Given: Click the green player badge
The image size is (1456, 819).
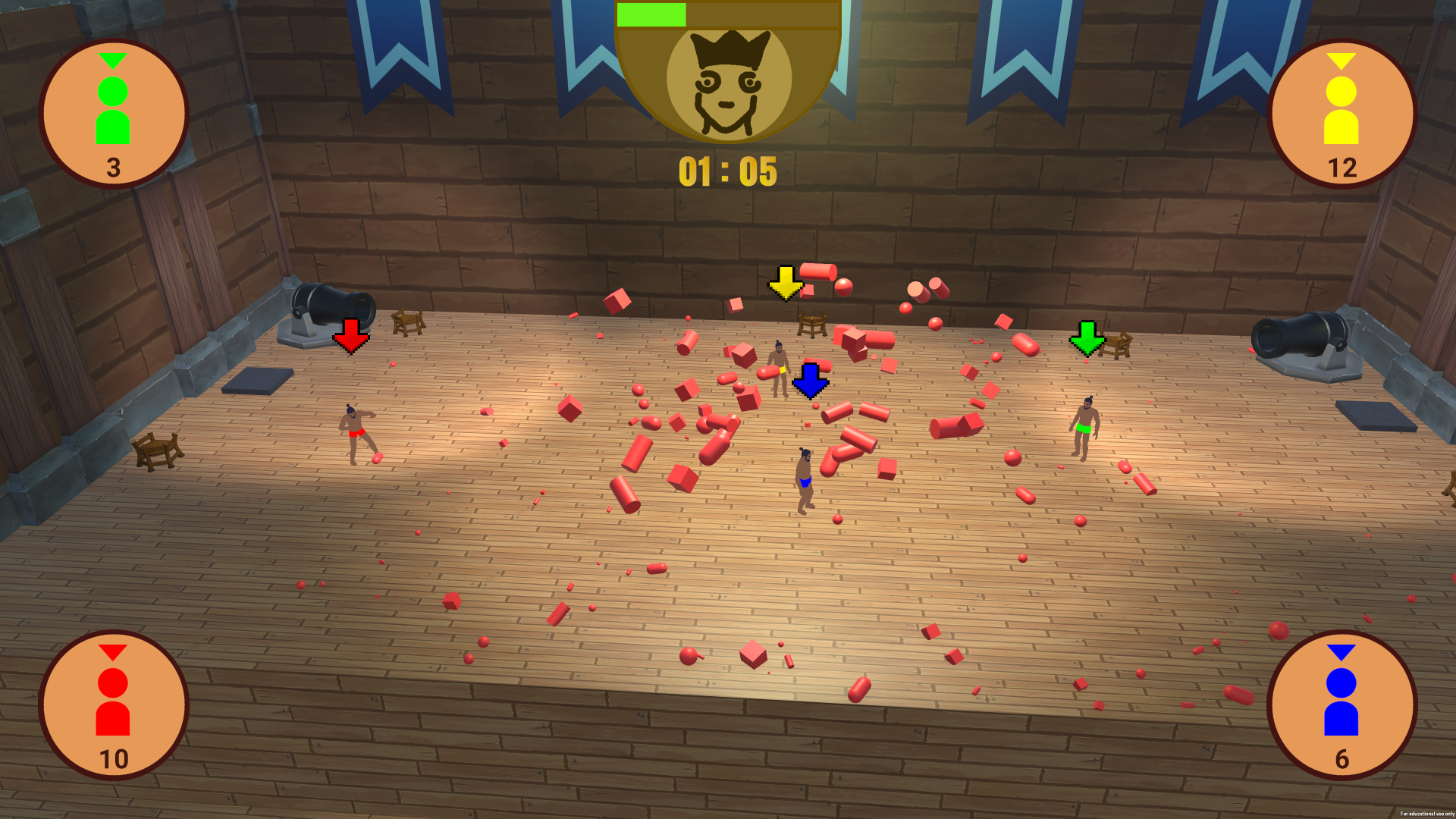Looking at the screenshot, I should [113, 114].
